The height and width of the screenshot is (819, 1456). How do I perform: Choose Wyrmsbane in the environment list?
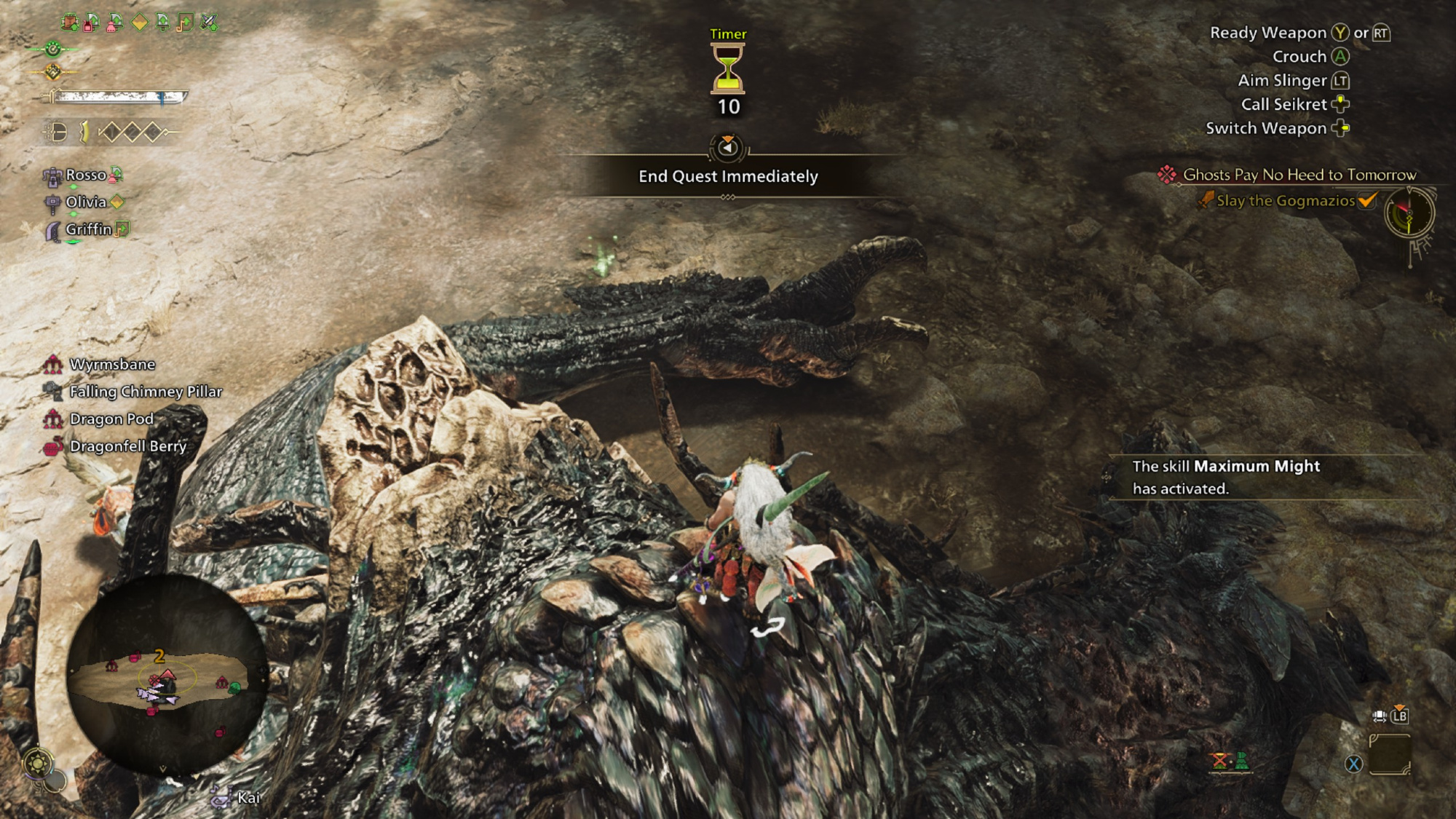112,364
